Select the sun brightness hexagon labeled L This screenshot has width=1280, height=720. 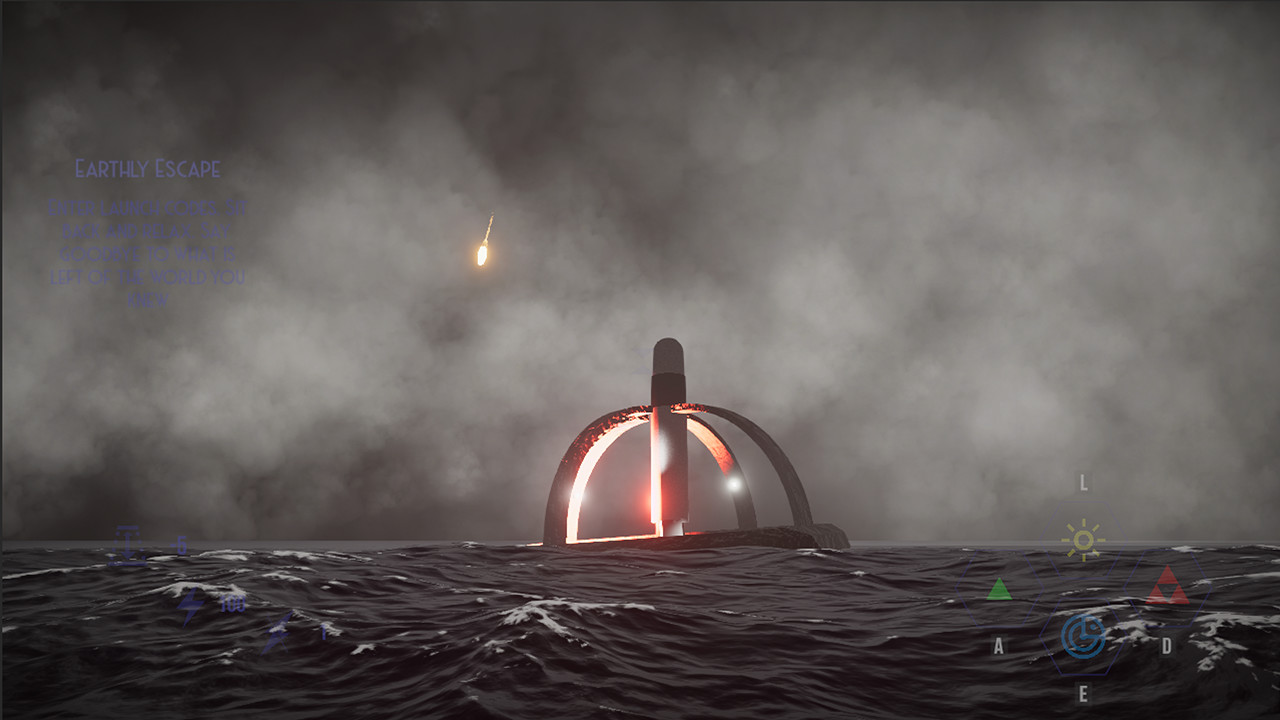coord(1084,538)
